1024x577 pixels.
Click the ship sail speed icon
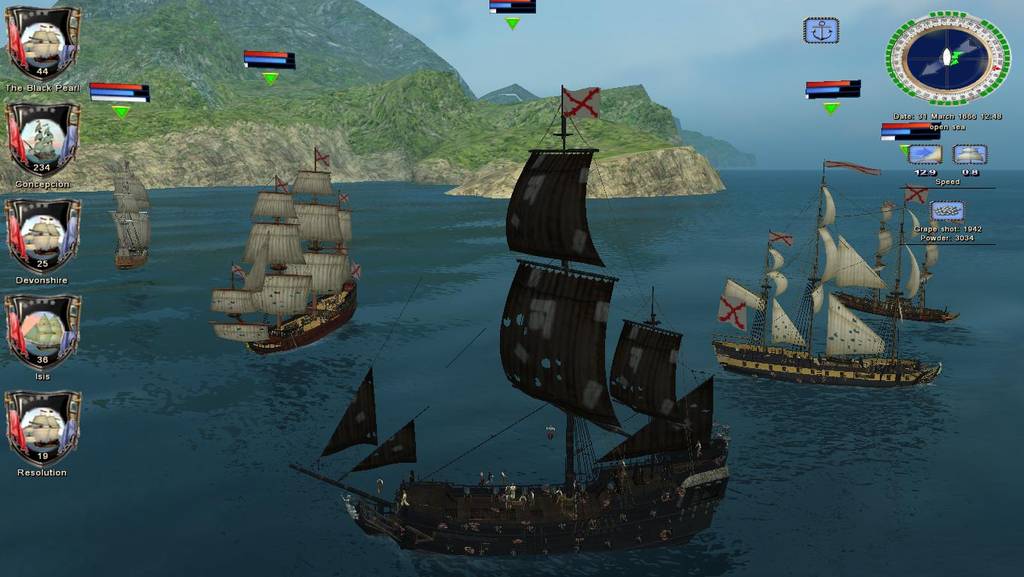point(969,154)
